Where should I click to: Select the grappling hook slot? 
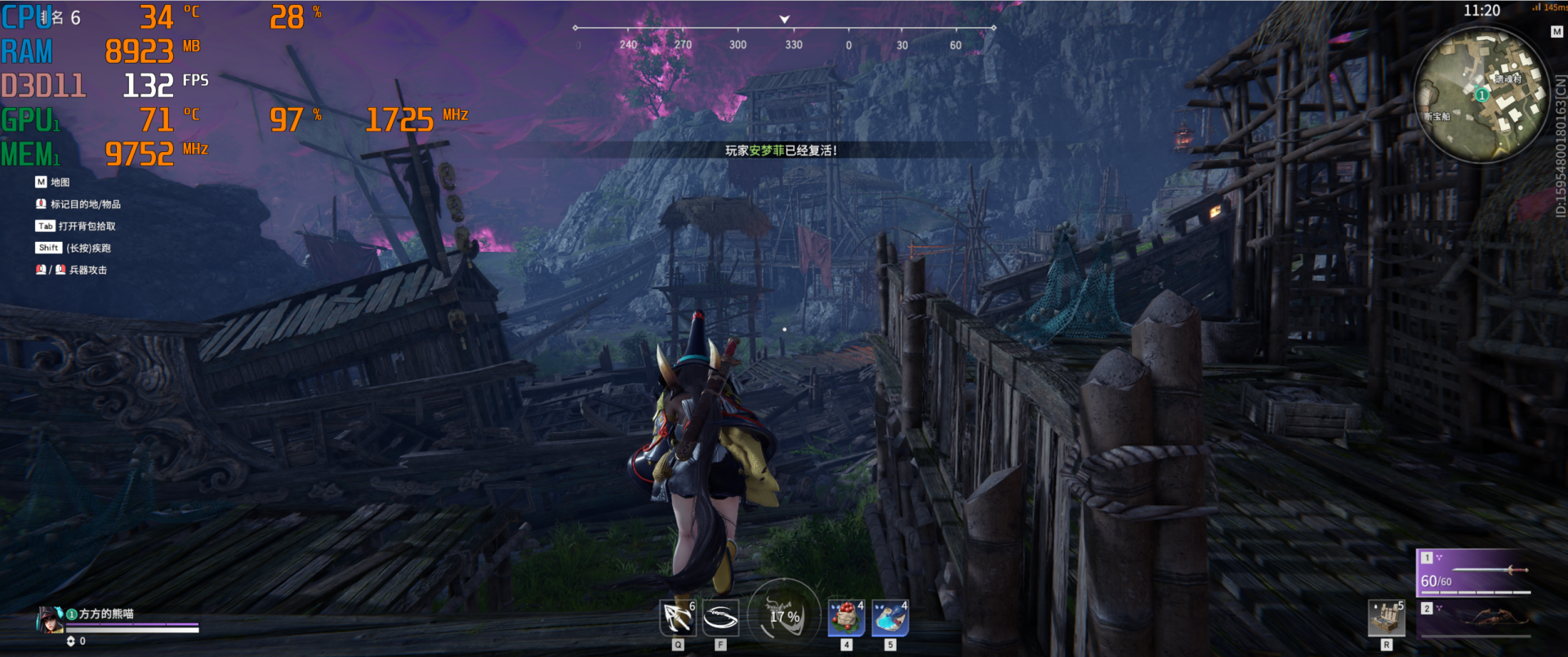(678, 619)
